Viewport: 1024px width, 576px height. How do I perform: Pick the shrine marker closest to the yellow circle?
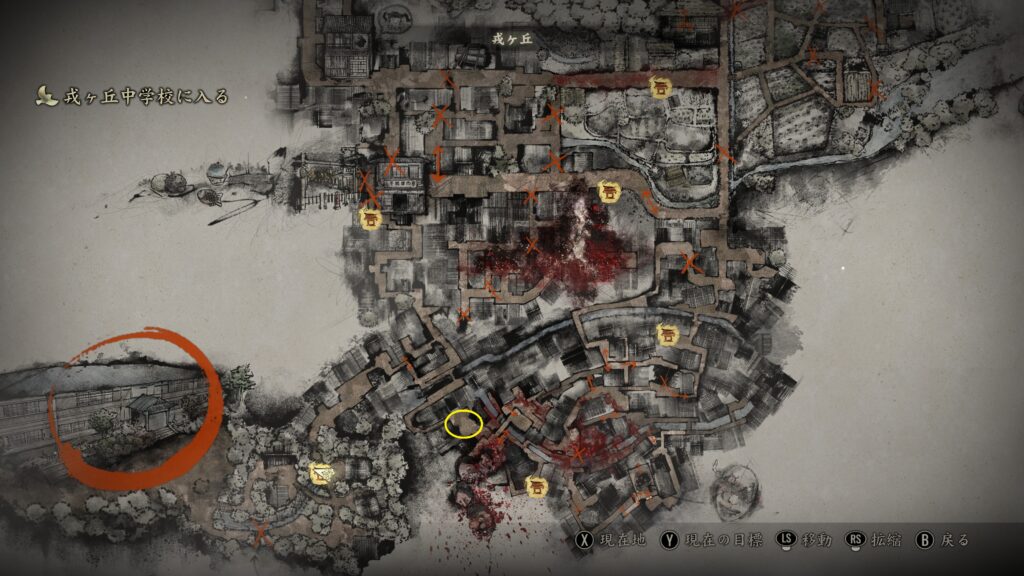pyautogui.click(x=537, y=487)
